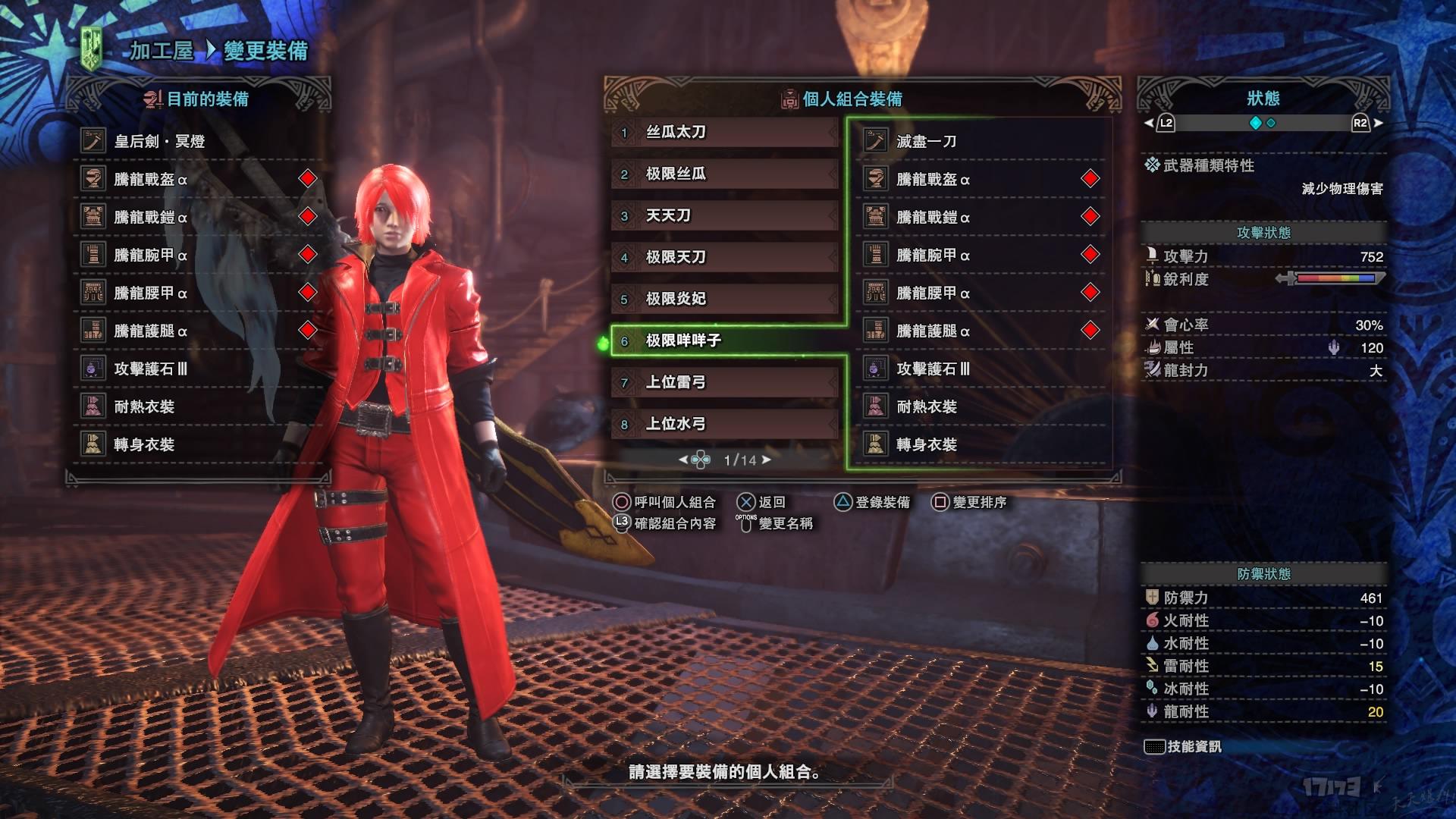
Task: Click 變更名稱 to rename loadout
Action: 776,523
